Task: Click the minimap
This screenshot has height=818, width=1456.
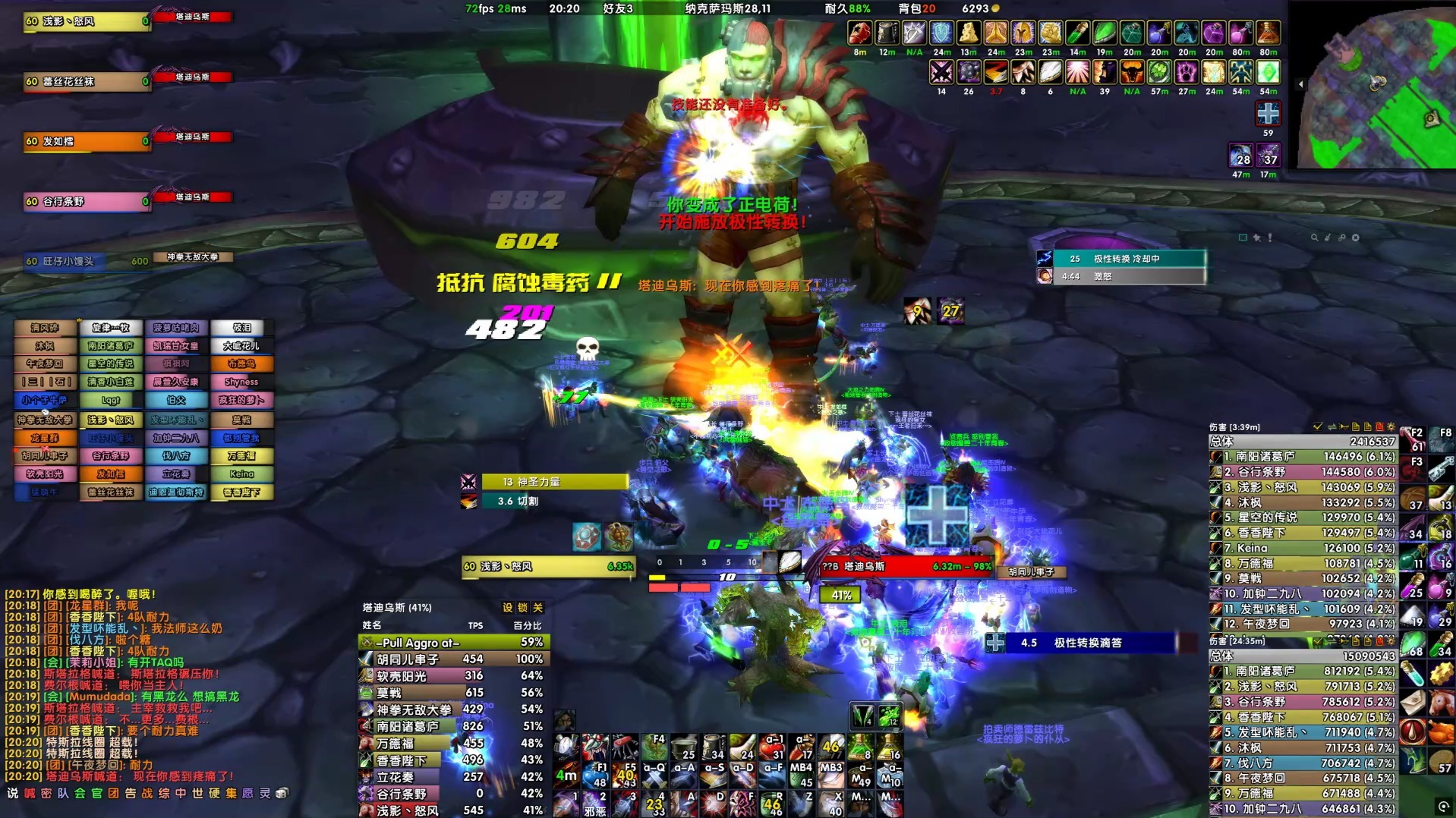Action: (1378, 87)
